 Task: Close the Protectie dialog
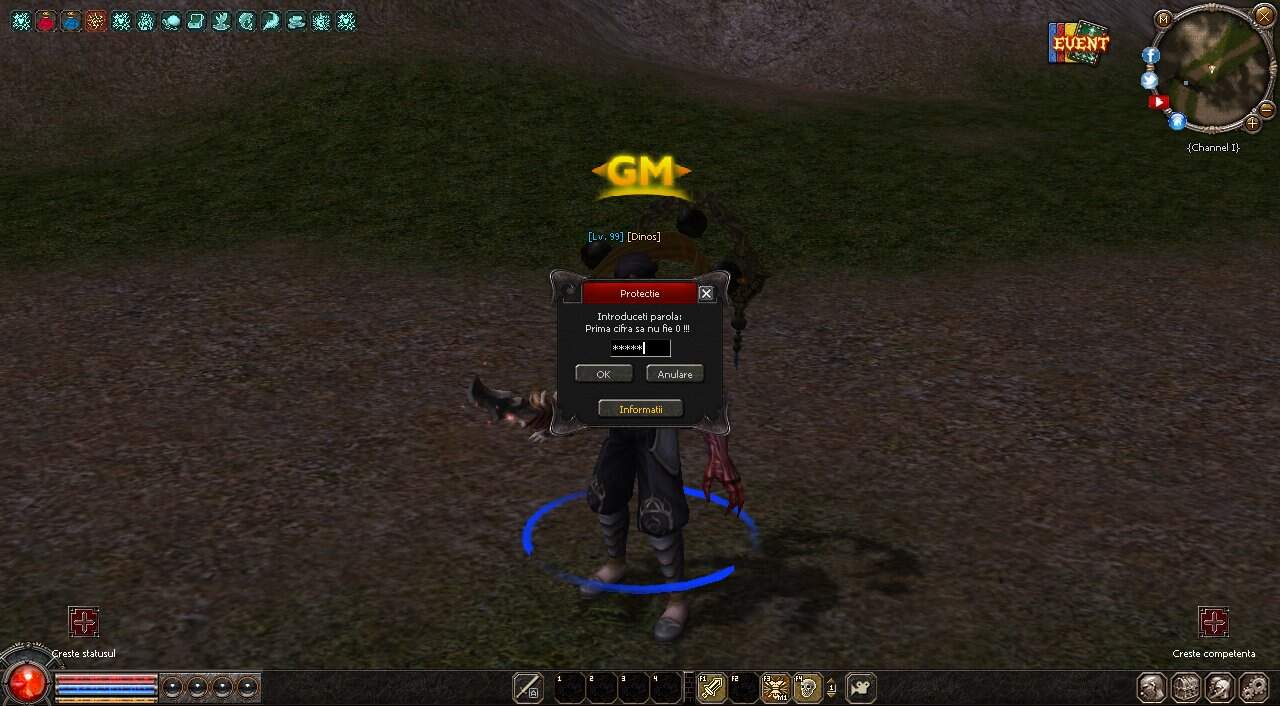coord(706,293)
